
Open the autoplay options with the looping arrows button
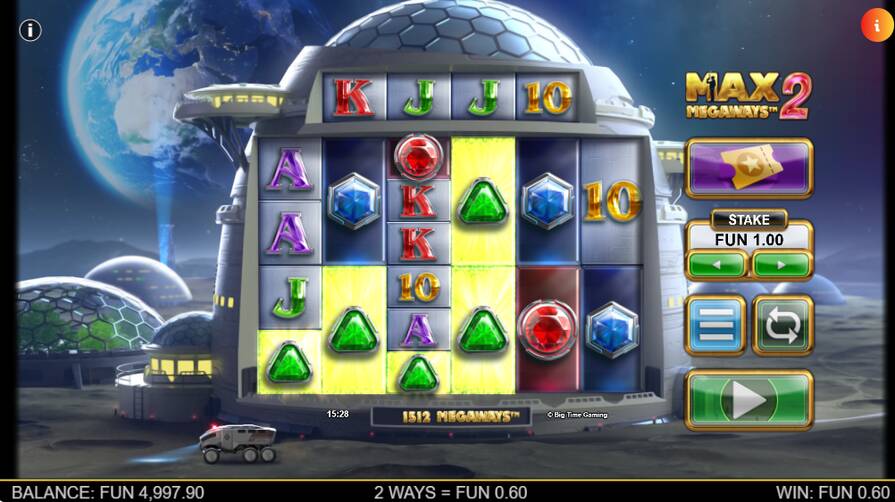coord(782,326)
